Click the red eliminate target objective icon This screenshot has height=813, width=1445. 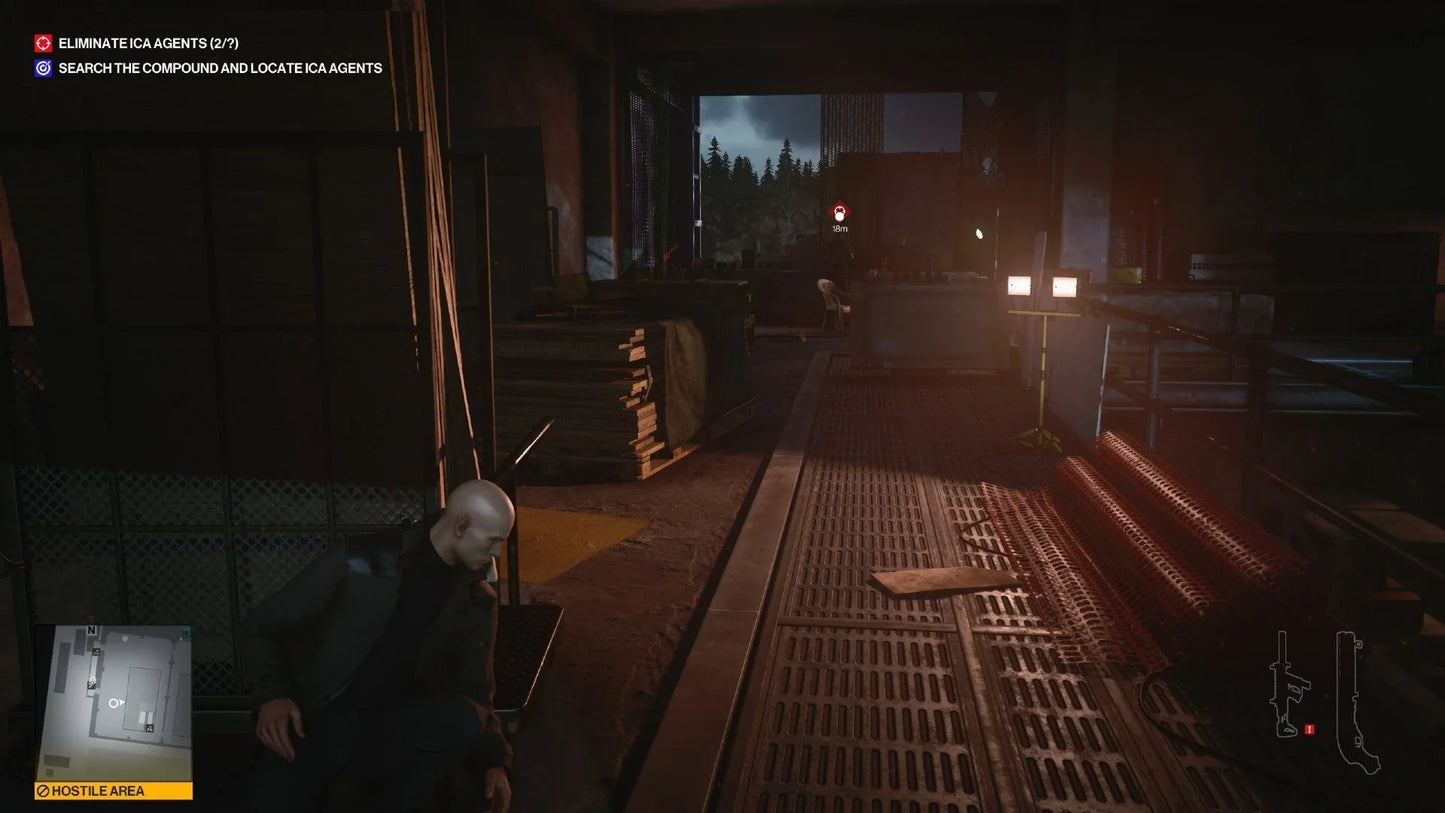pos(43,43)
